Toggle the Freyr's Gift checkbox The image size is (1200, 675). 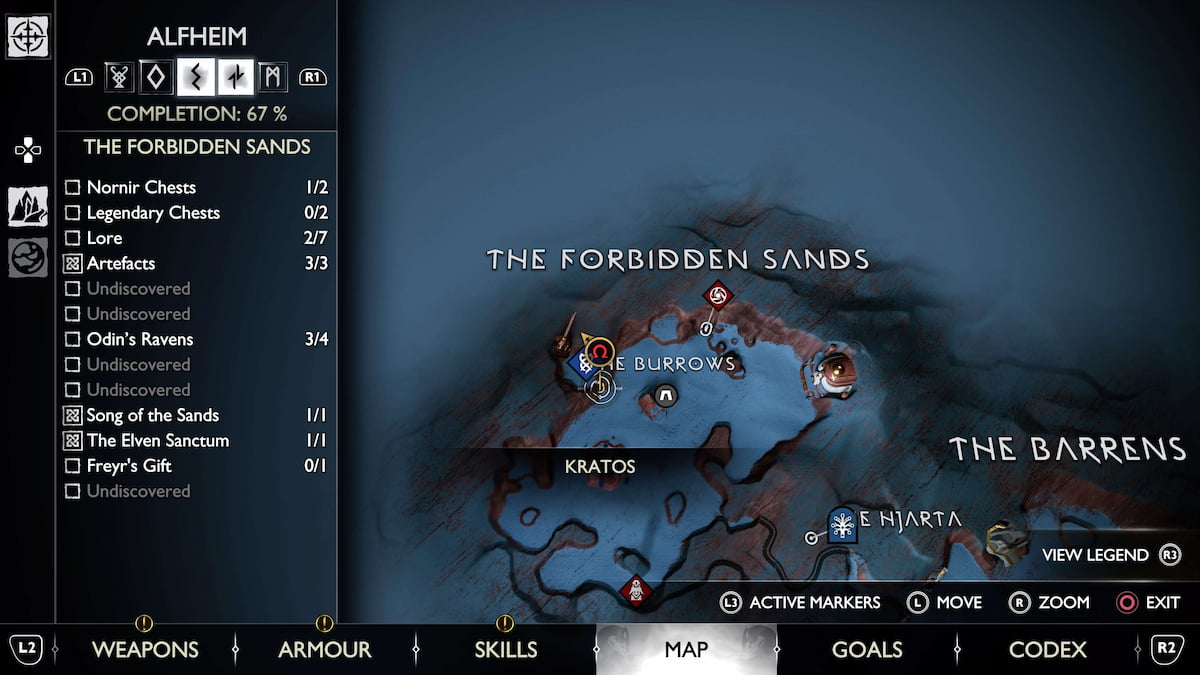point(73,466)
